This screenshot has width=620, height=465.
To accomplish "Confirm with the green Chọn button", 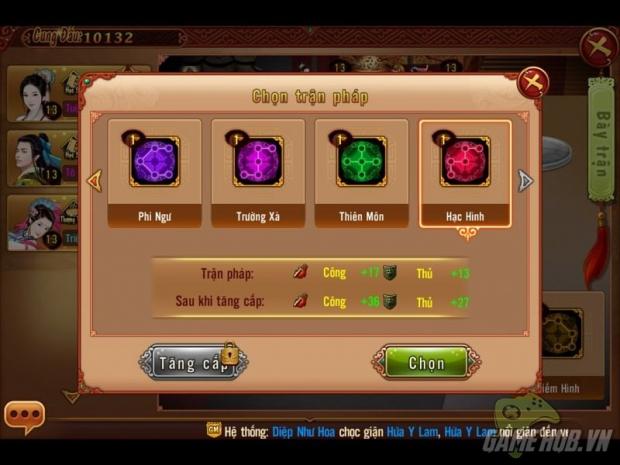I will [426, 362].
